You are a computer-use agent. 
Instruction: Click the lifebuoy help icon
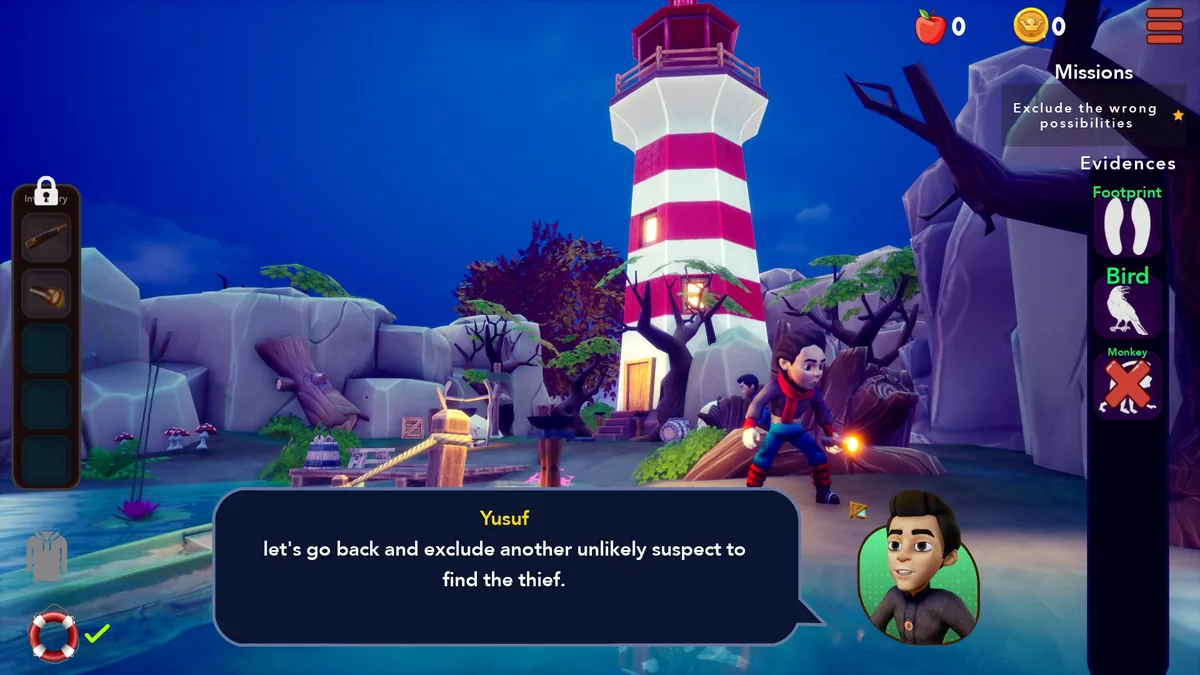point(53,634)
